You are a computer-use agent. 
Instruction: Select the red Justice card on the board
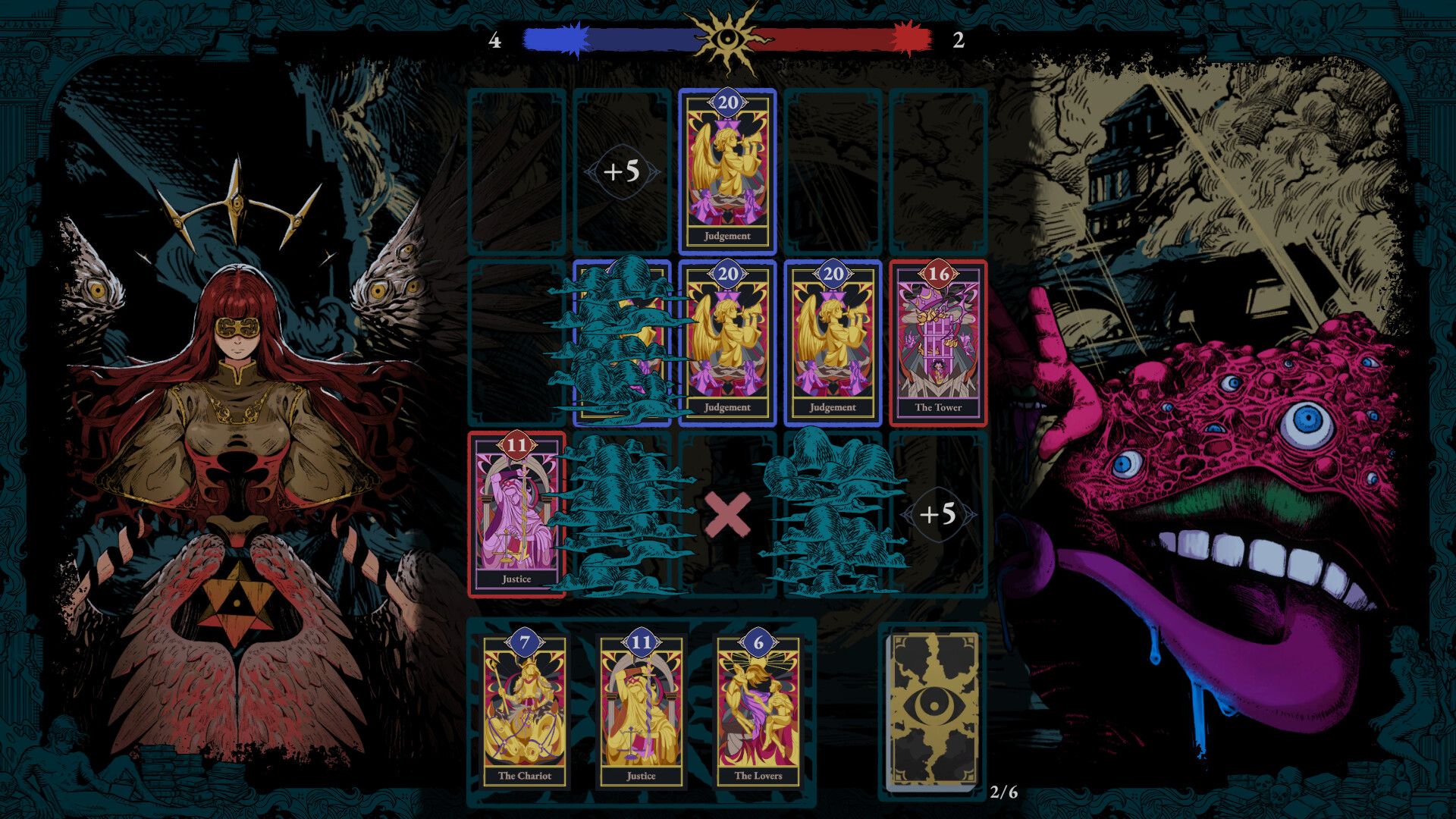[516, 514]
